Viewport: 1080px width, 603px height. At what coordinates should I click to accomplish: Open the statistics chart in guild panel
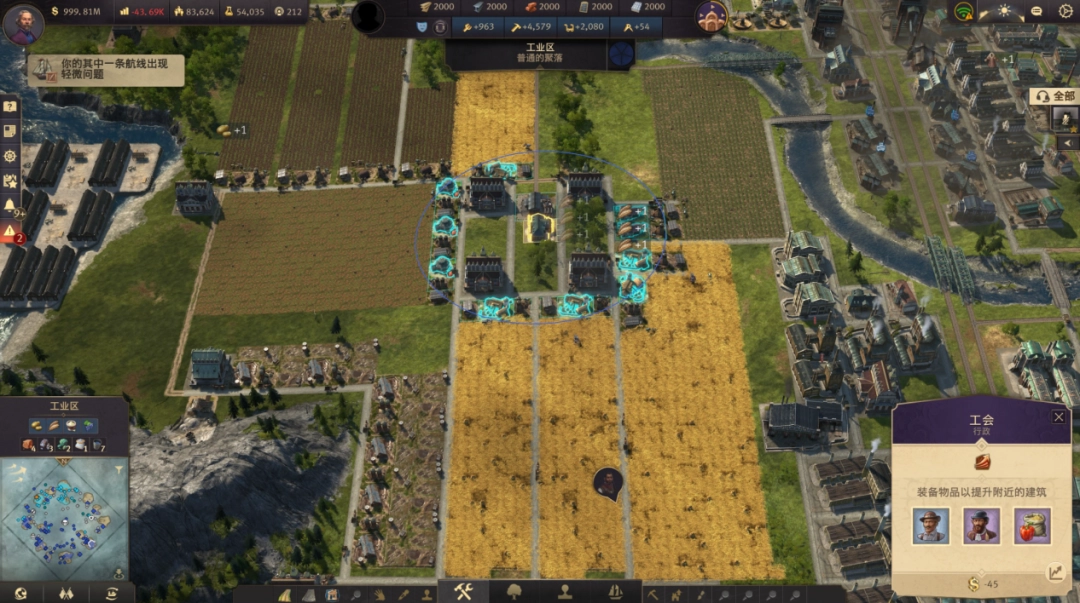pos(1056,573)
